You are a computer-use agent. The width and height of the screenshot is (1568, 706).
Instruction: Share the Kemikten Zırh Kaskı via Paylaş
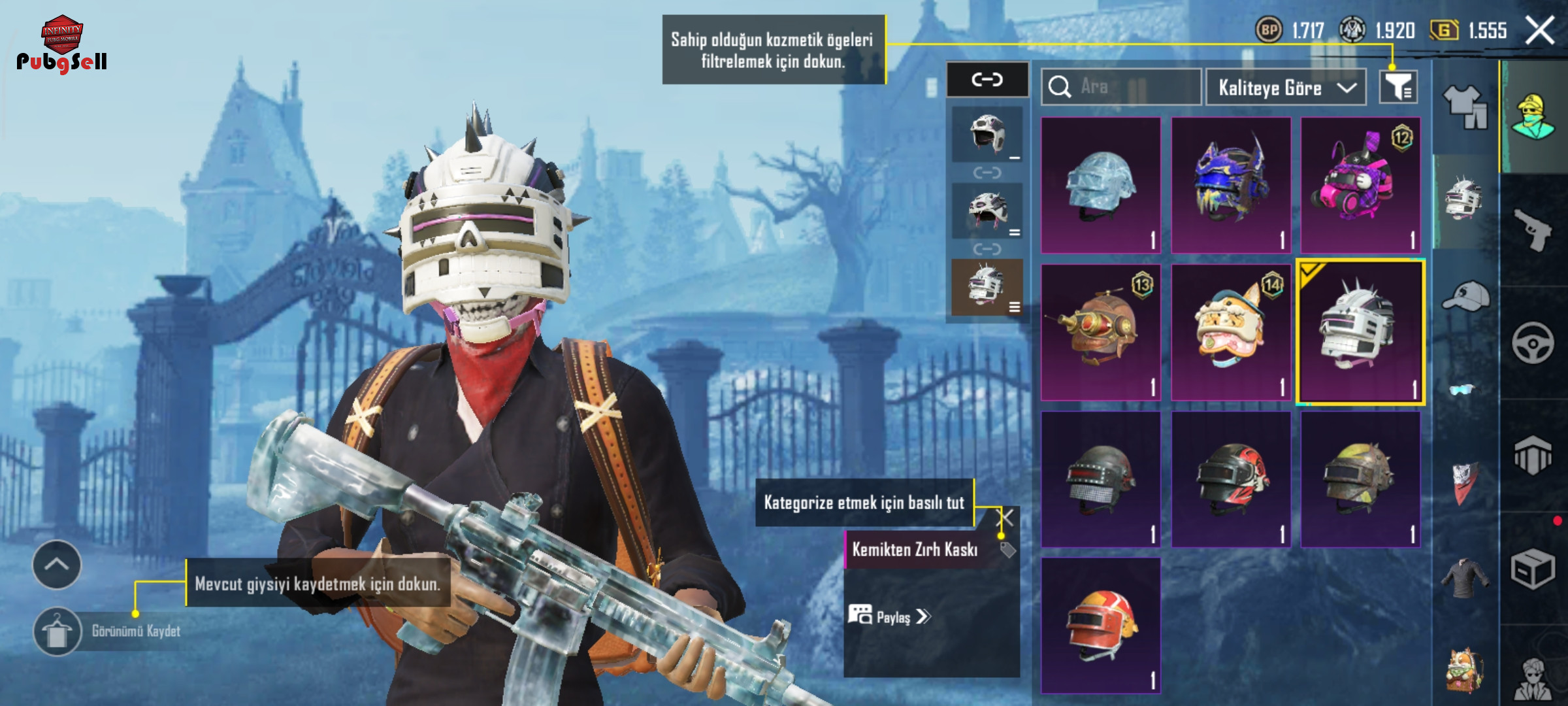click(x=889, y=616)
